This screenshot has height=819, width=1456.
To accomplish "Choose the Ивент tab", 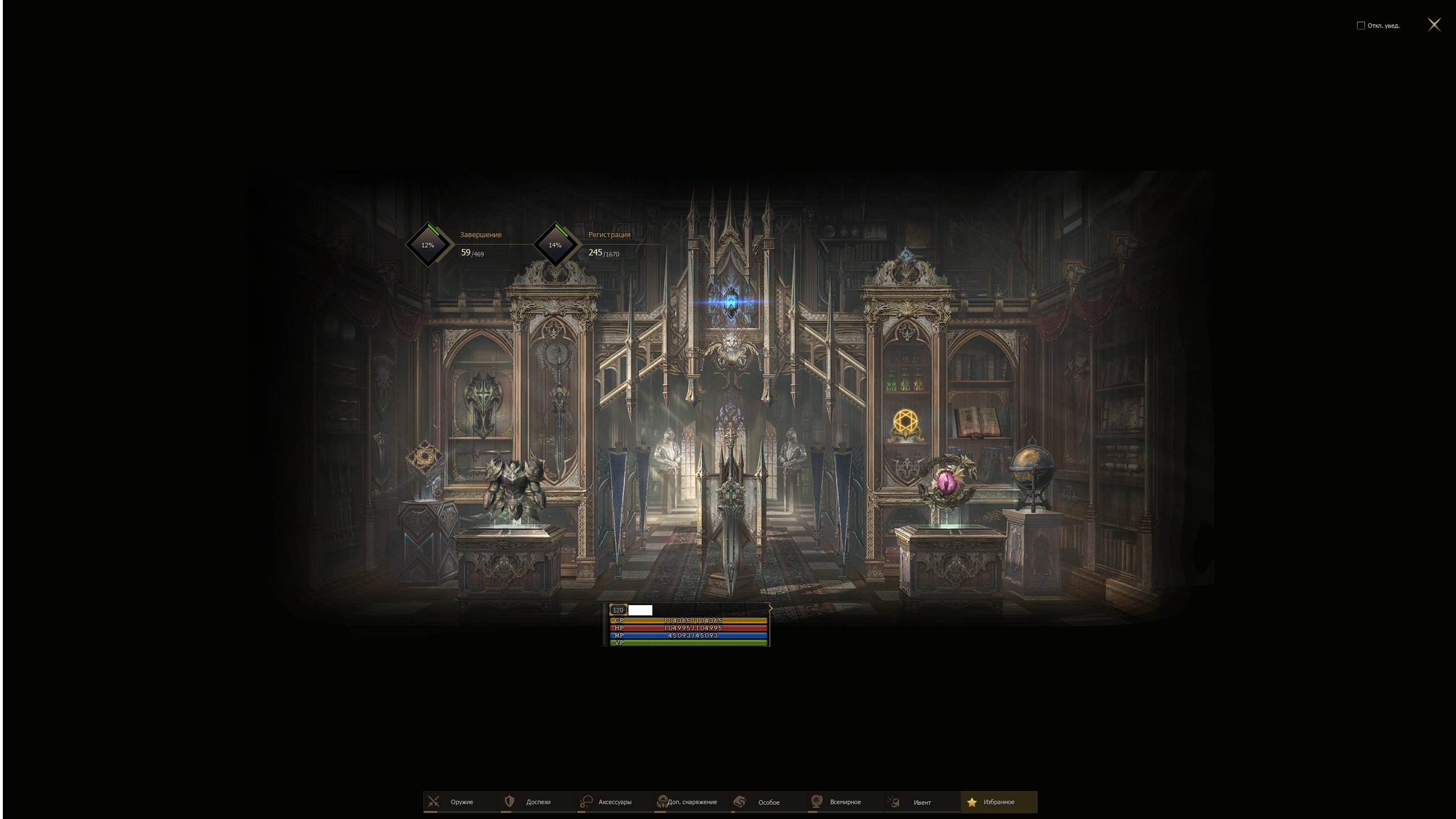I will click(921, 802).
